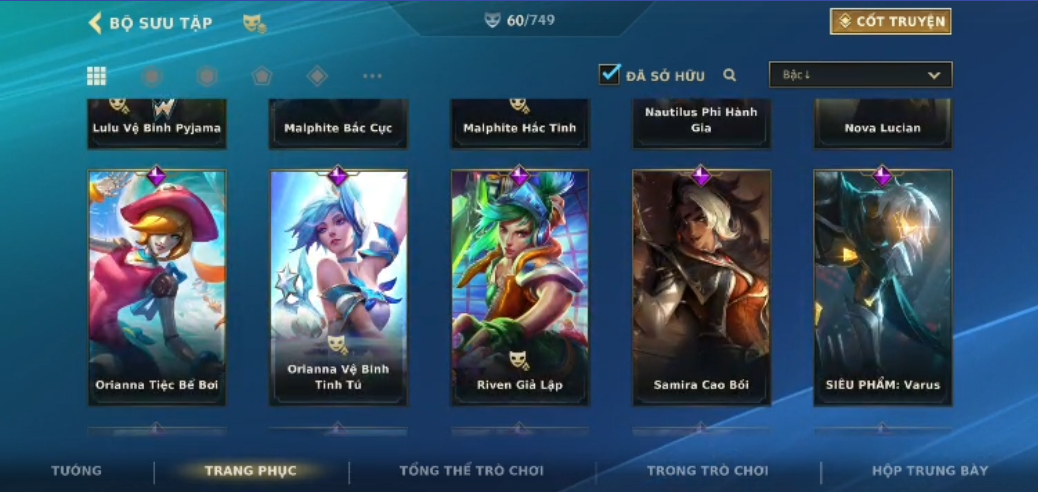Open the skin search magnifier

coord(730,75)
